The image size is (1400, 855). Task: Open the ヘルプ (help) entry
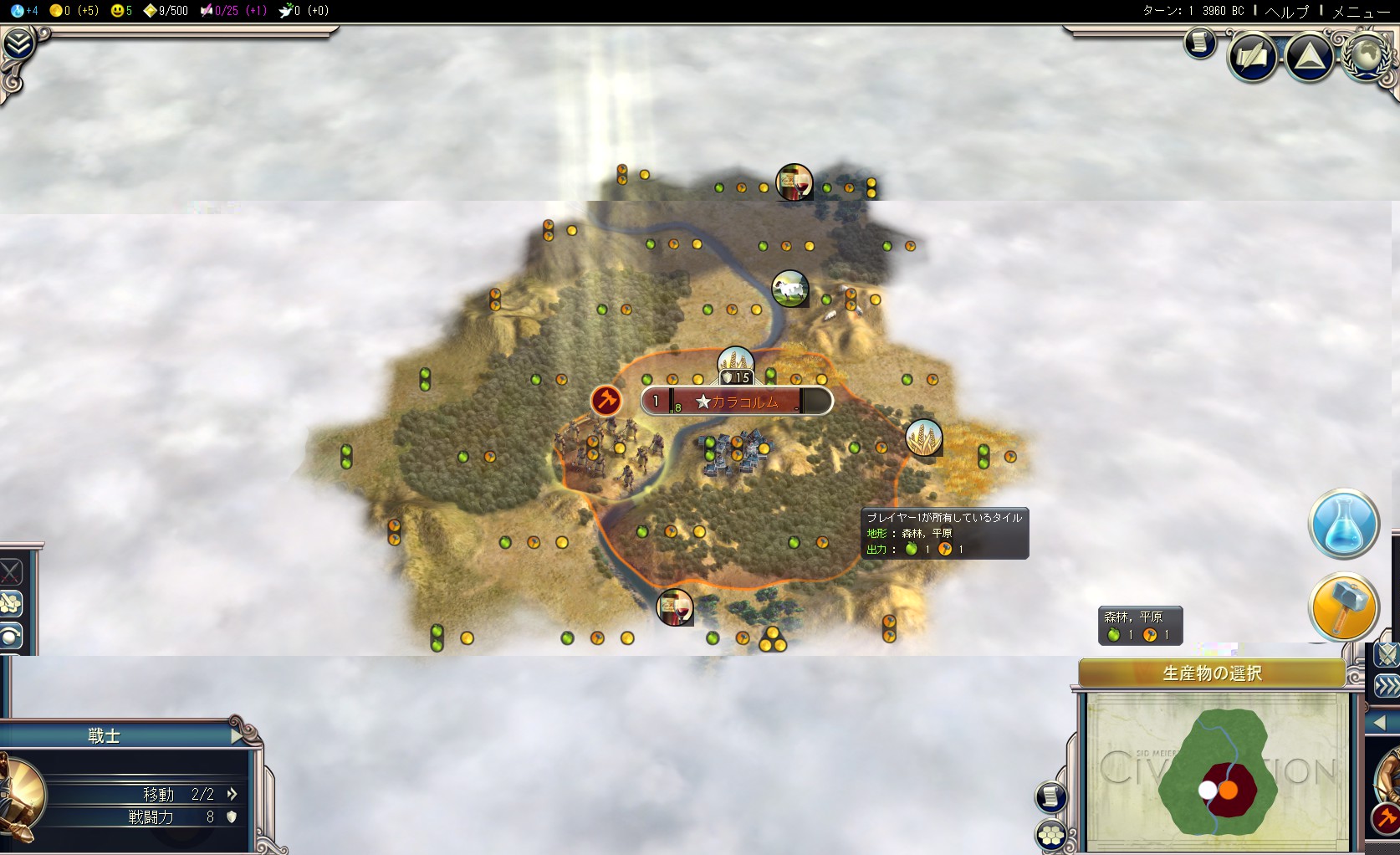(x=1286, y=11)
